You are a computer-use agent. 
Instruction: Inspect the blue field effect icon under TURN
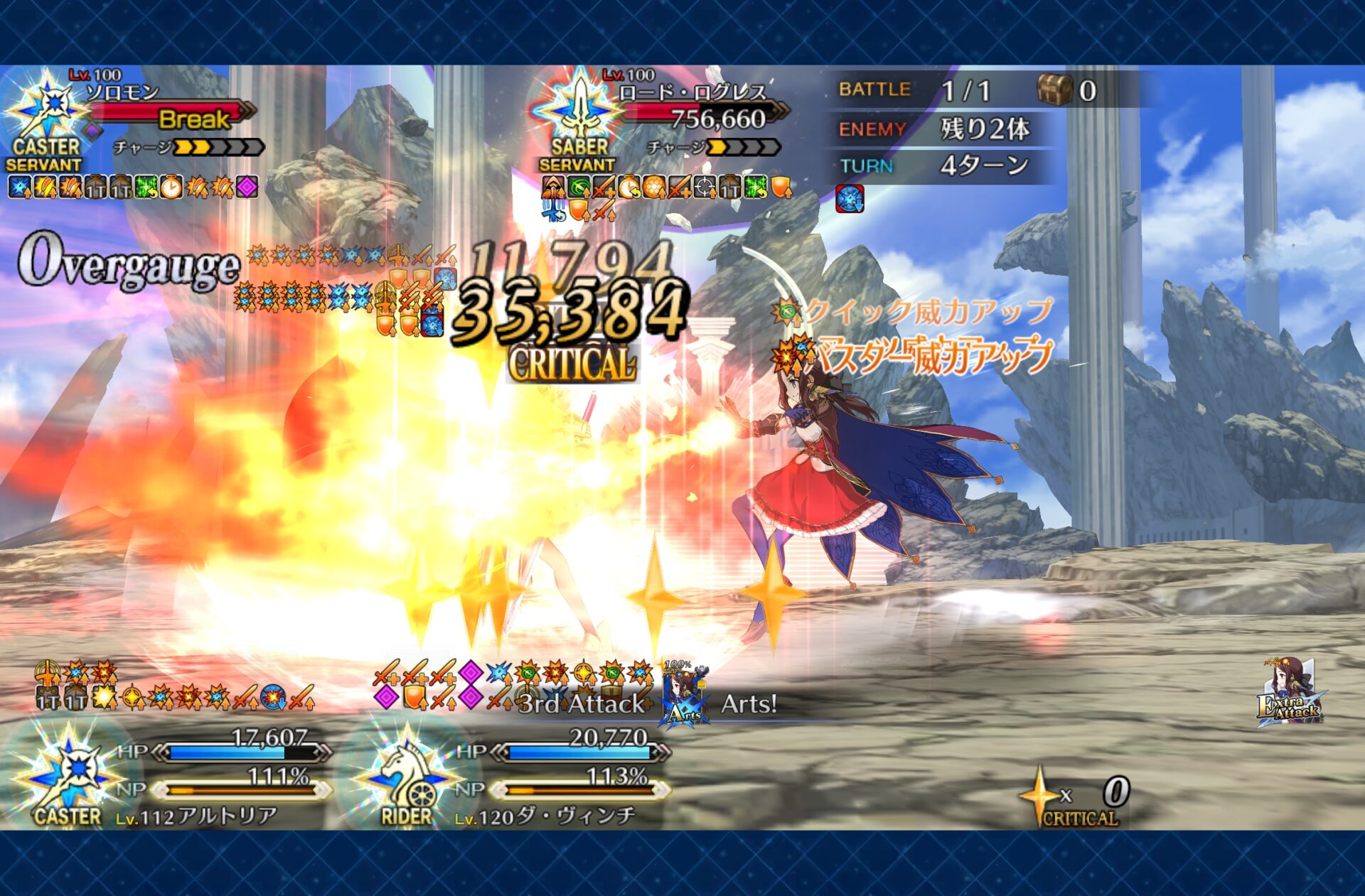point(850,199)
